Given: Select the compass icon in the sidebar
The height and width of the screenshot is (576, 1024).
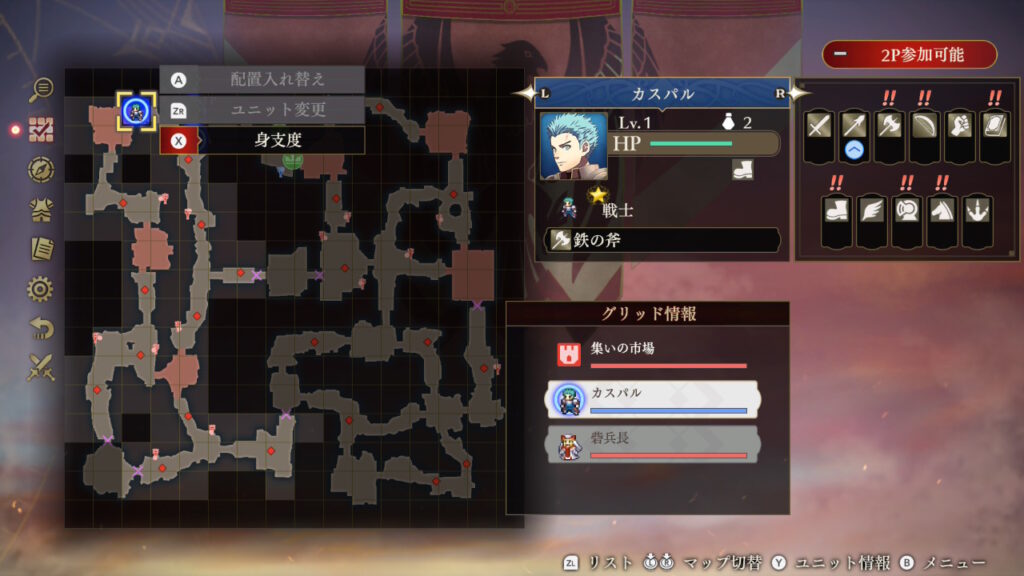Looking at the screenshot, I should [x=41, y=169].
